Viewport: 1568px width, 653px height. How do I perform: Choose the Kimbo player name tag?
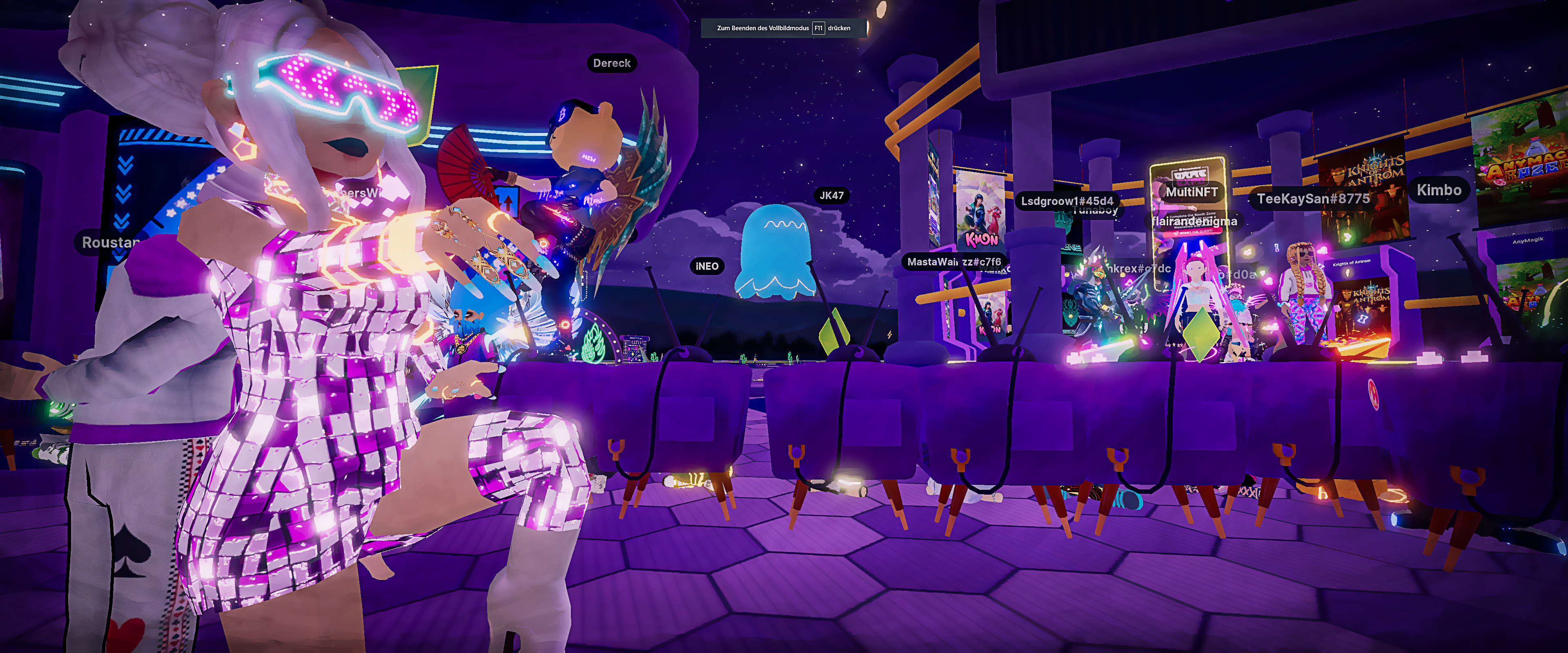(1438, 190)
